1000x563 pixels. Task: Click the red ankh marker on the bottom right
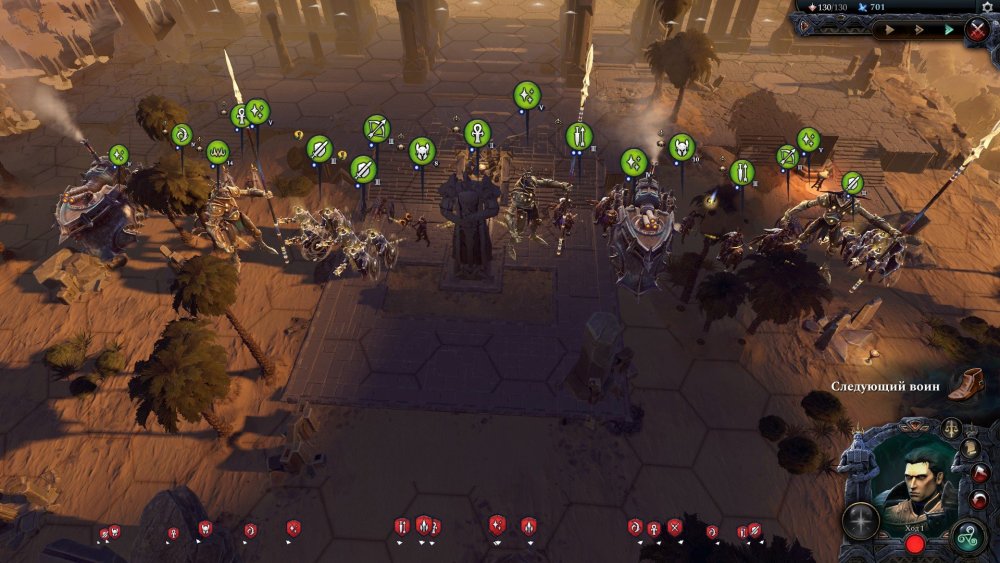point(654,528)
